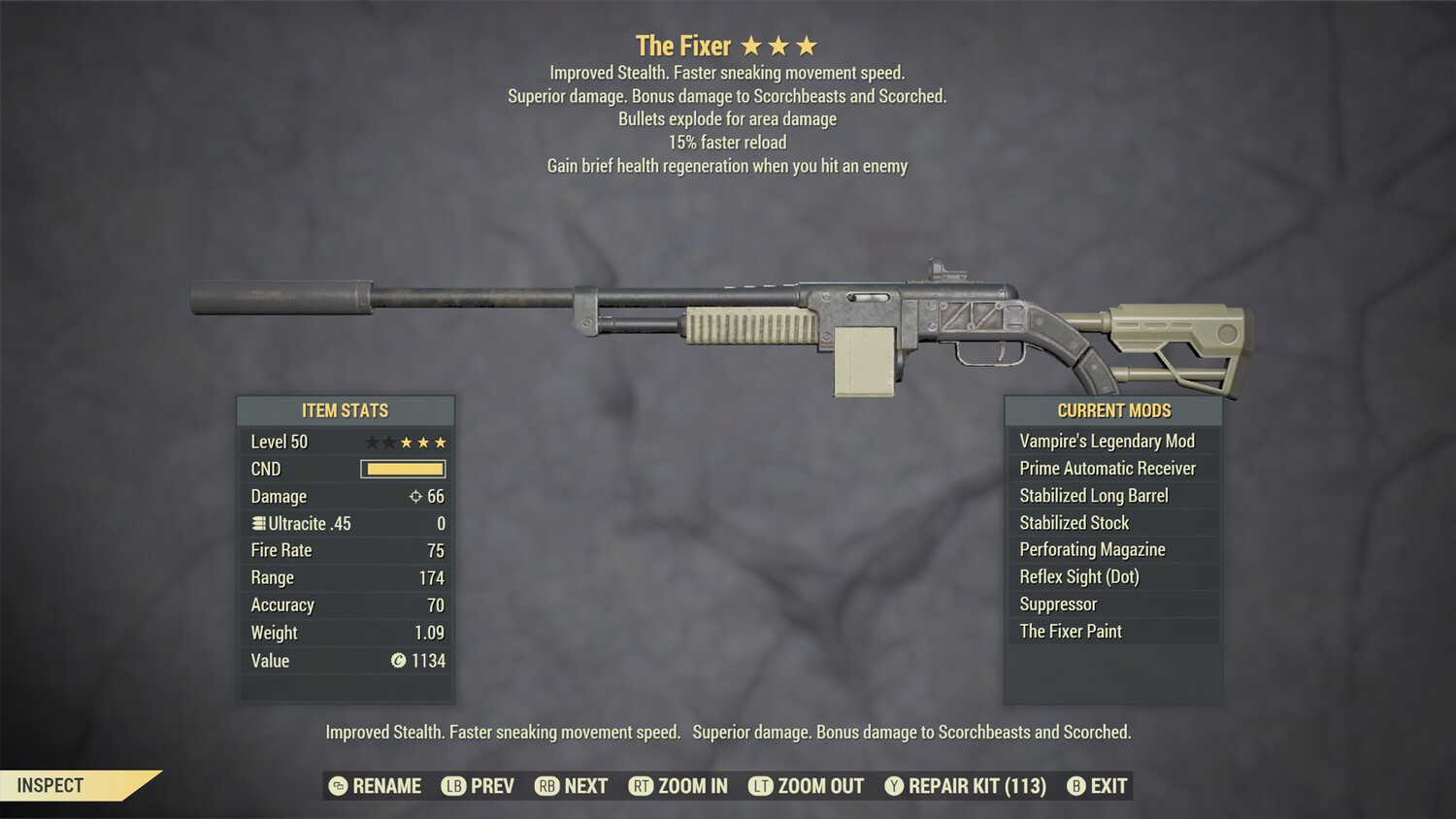Toggle the third star beside The Fixer title
1456x819 pixels.
tap(809, 44)
